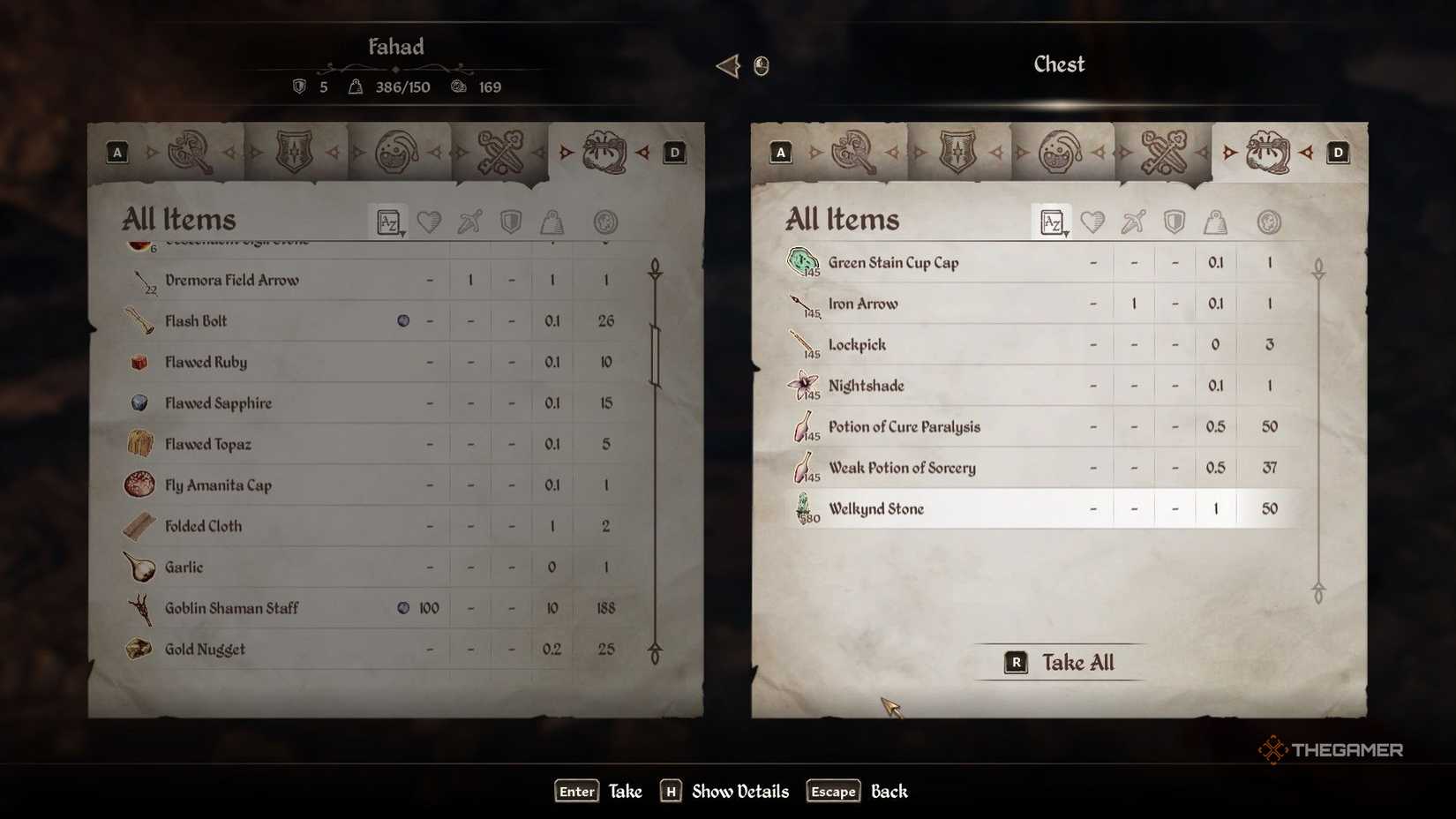Click the gold coin icon next to 169
This screenshot has width=1456, height=819.
tap(457, 86)
